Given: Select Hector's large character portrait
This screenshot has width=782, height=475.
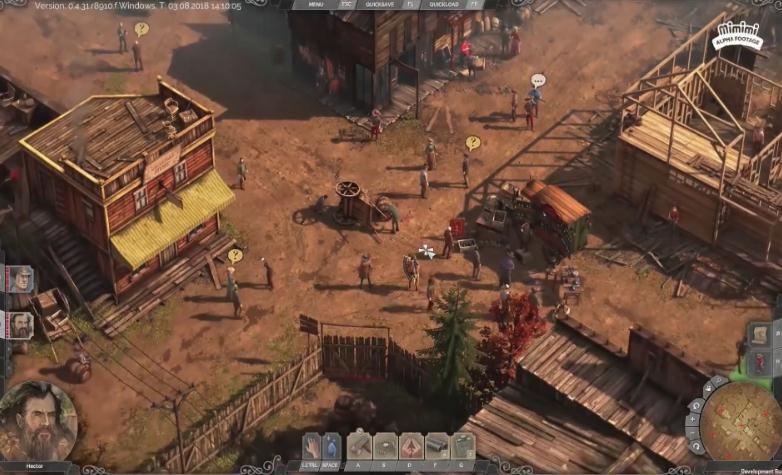Looking at the screenshot, I should 37,420.
